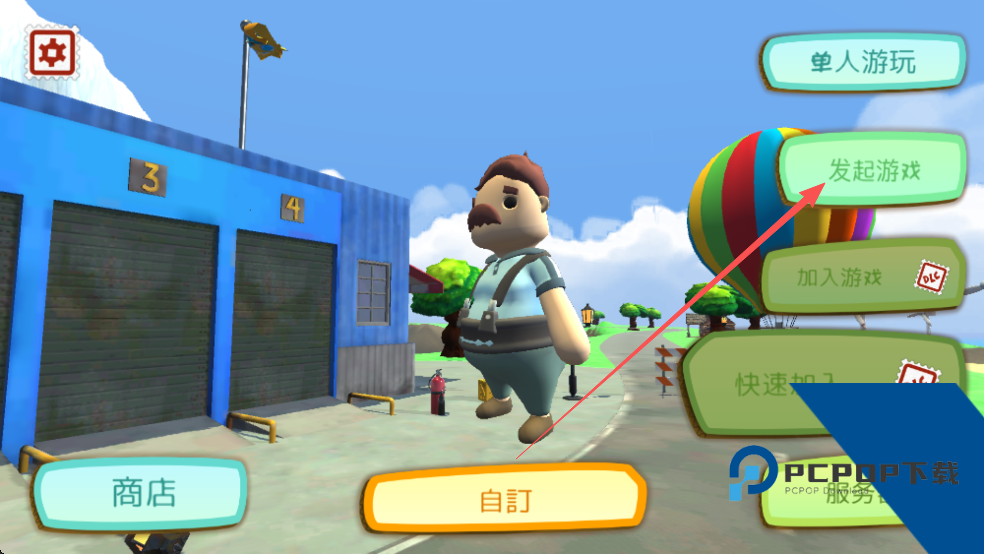Open the gear settings icon
This screenshot has width=984, height=554.
pyautogui.click(x=52, y=52)
